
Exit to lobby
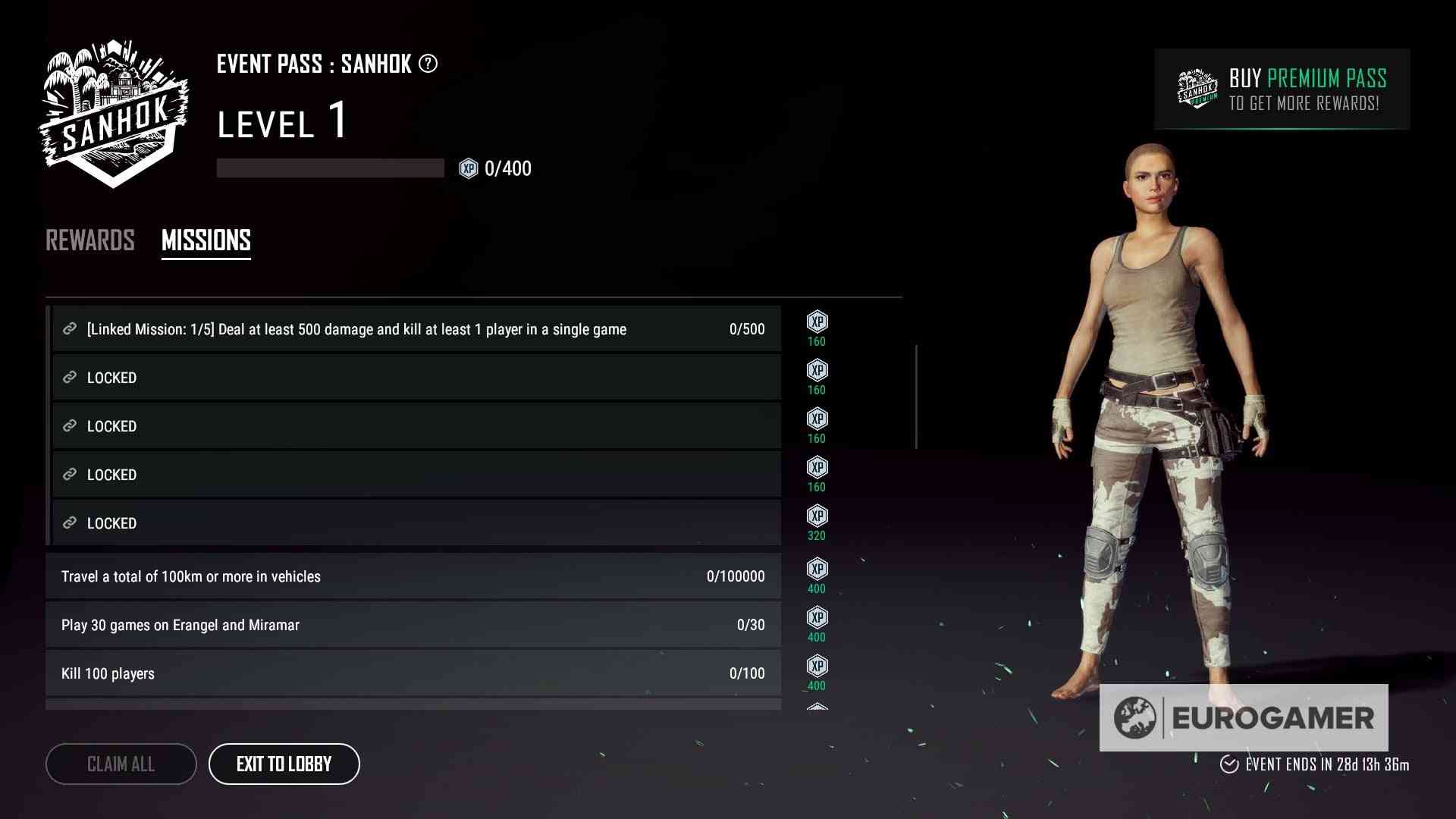(x=284, y=764)
